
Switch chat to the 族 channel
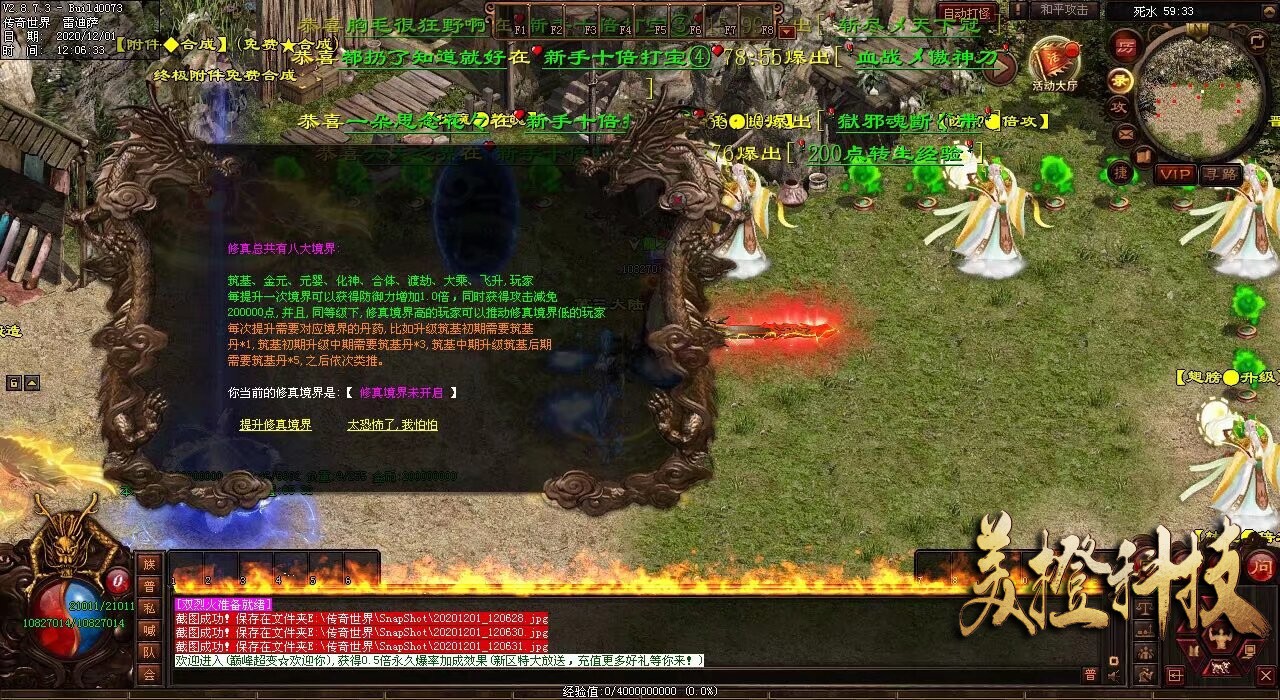click(148, 564)
